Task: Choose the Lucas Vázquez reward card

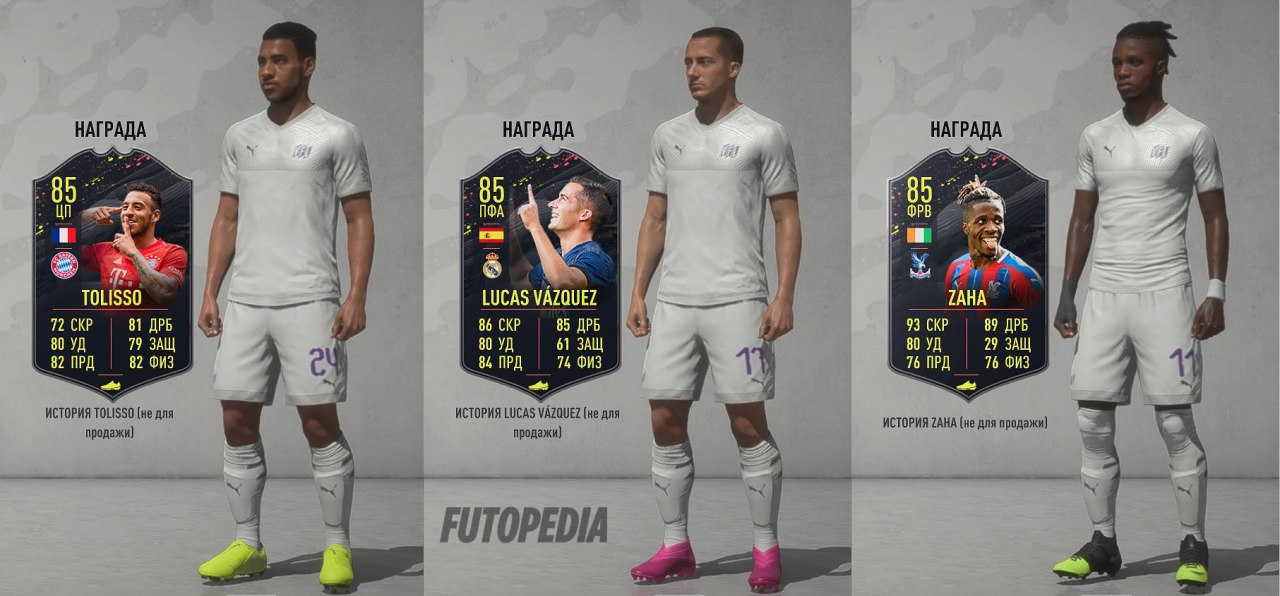Action: [x=540, y=272]
